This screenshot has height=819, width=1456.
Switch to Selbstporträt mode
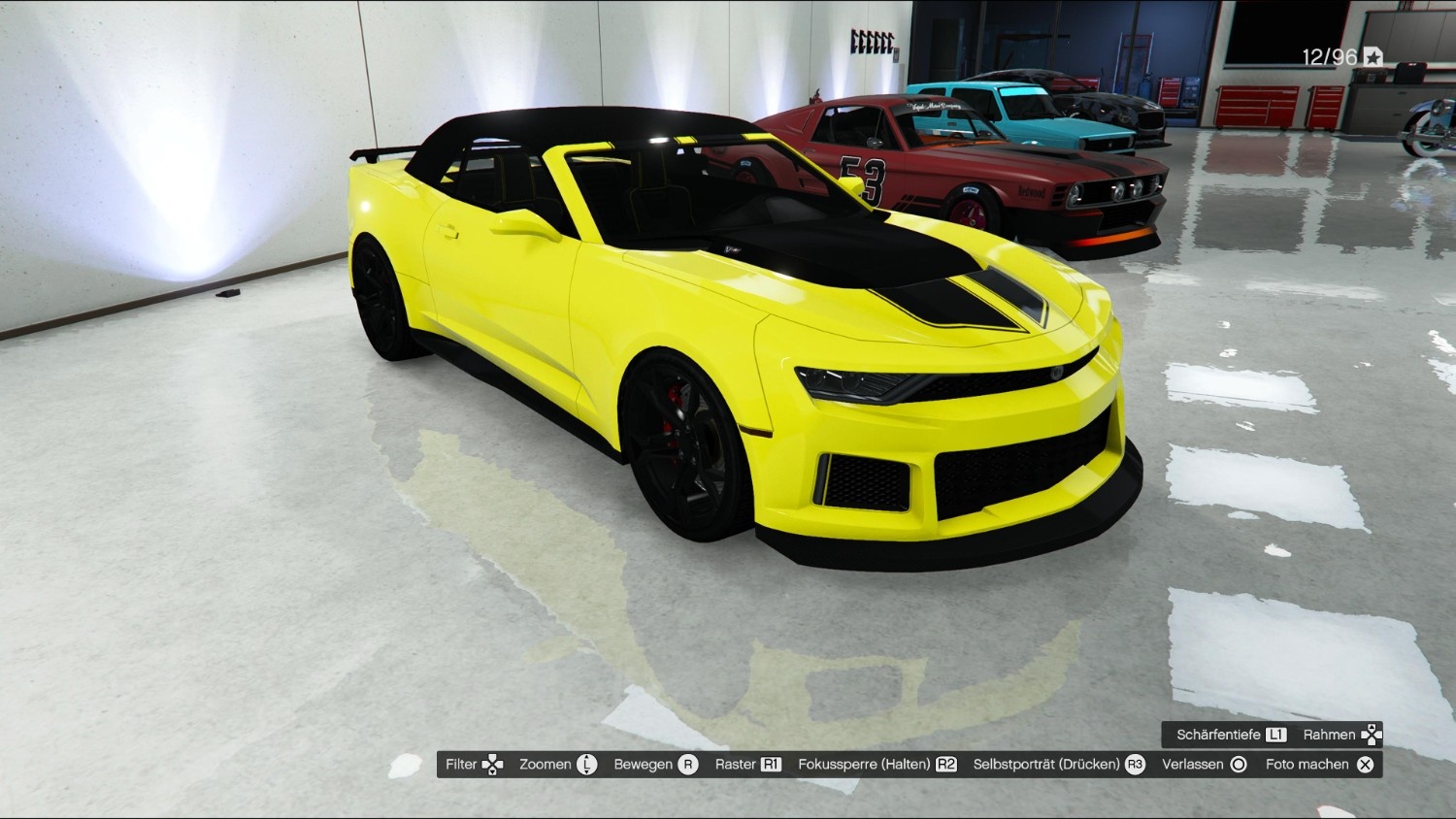(1058, 765)
